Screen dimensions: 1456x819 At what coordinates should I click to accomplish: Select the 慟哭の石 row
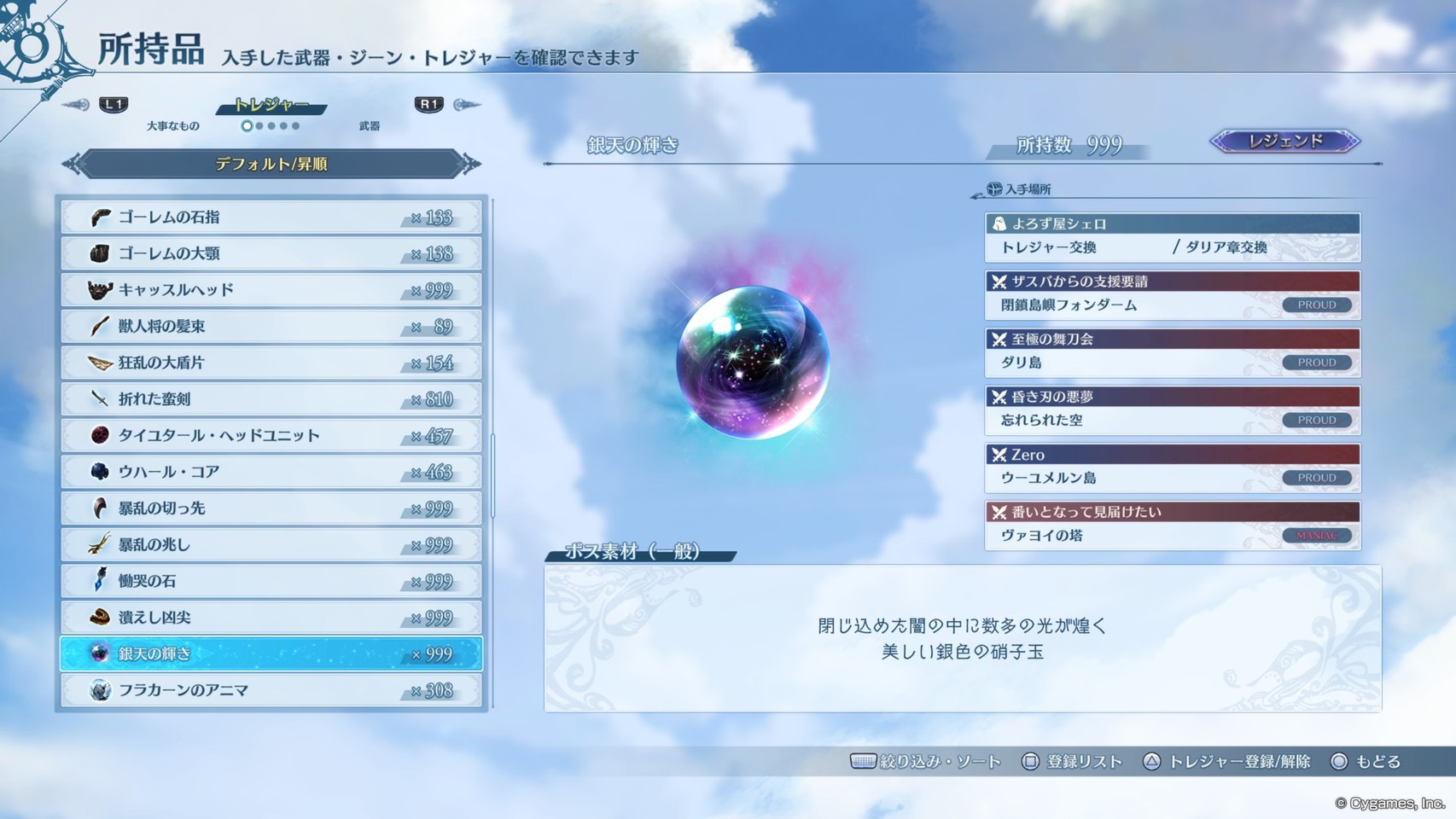click(271, 581)
